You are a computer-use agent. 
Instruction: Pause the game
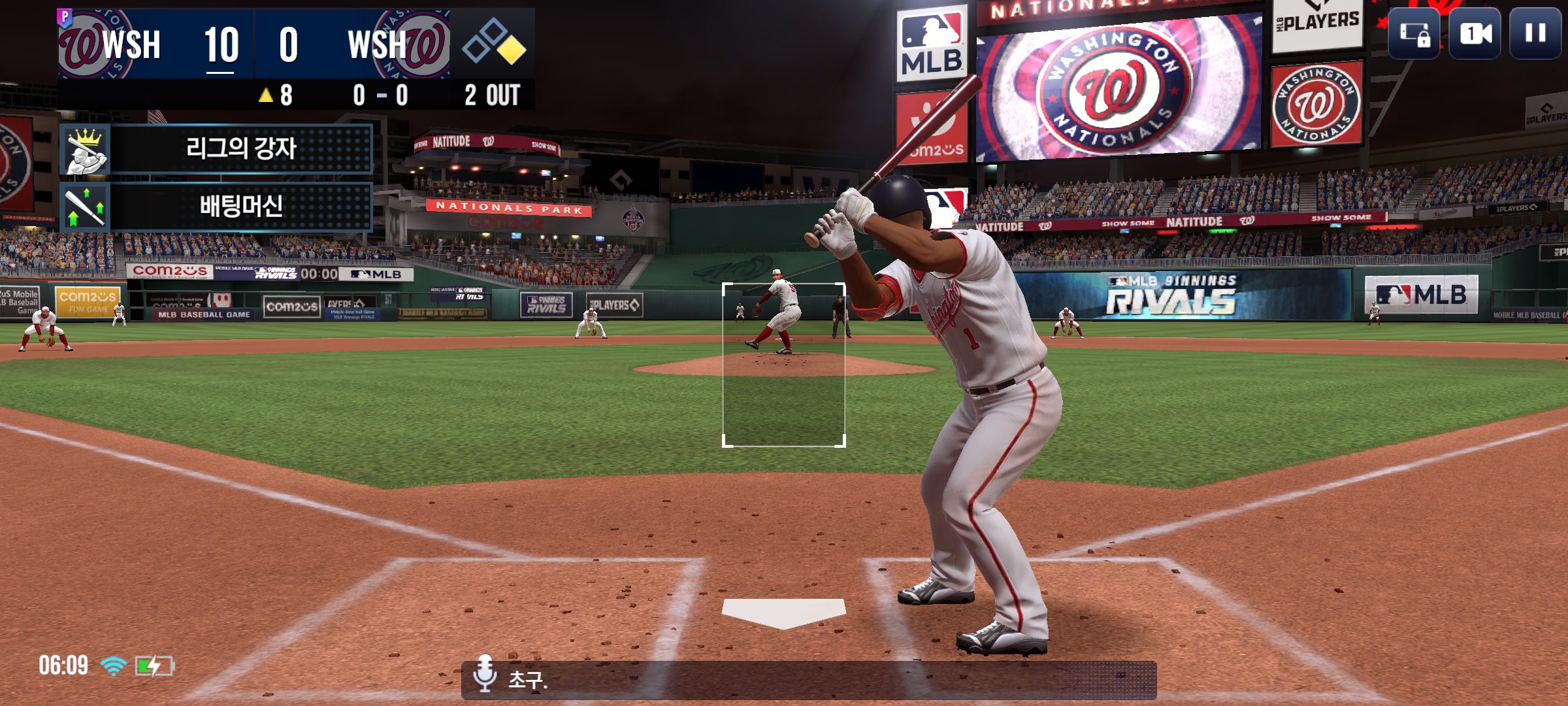coord(1535,33)
